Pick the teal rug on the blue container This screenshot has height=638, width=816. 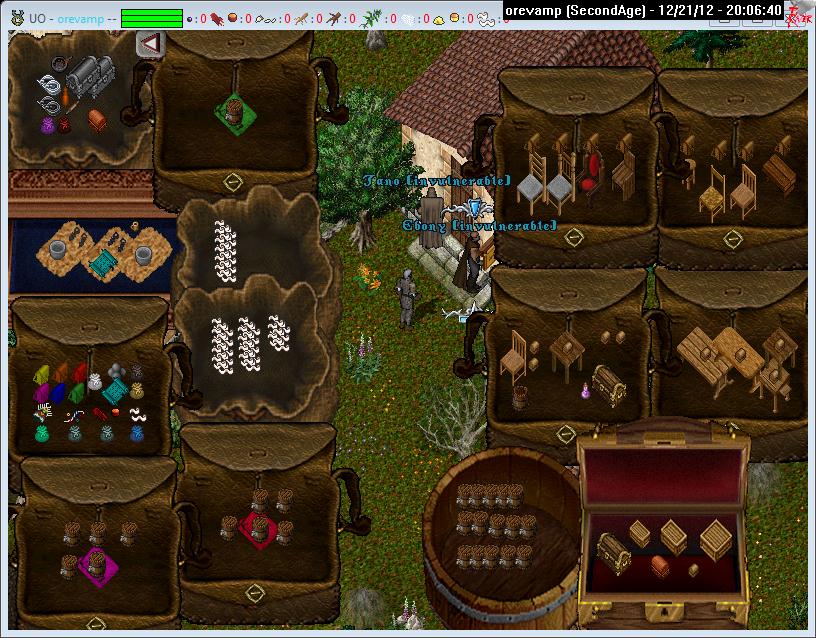click(x=101, y=262)
